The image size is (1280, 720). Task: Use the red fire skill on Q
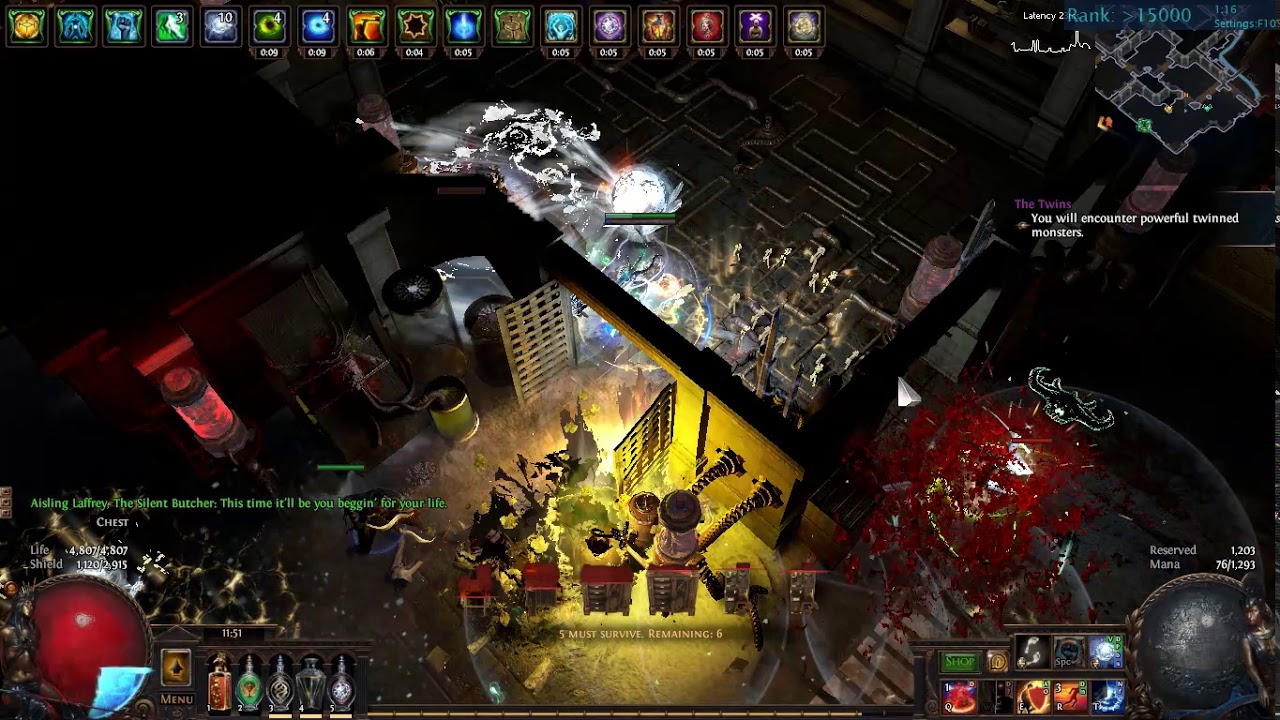pyautogui.click(x=959, y=695)
